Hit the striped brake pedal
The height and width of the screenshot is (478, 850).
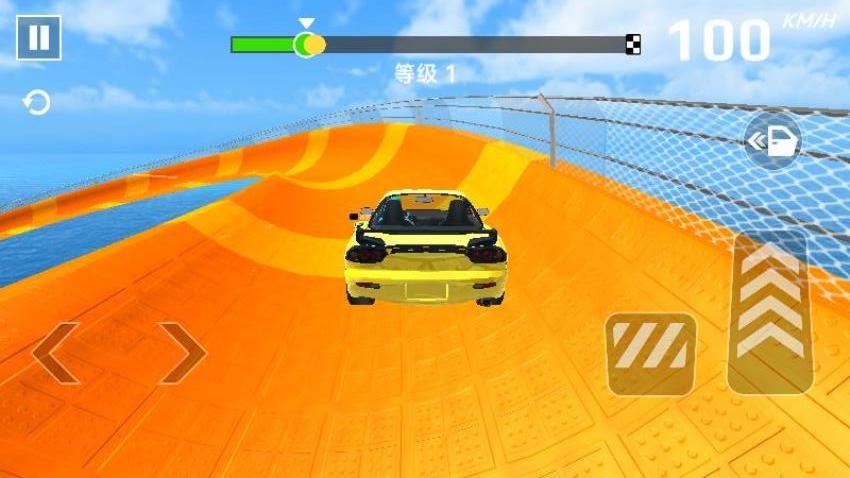(650, 353)
